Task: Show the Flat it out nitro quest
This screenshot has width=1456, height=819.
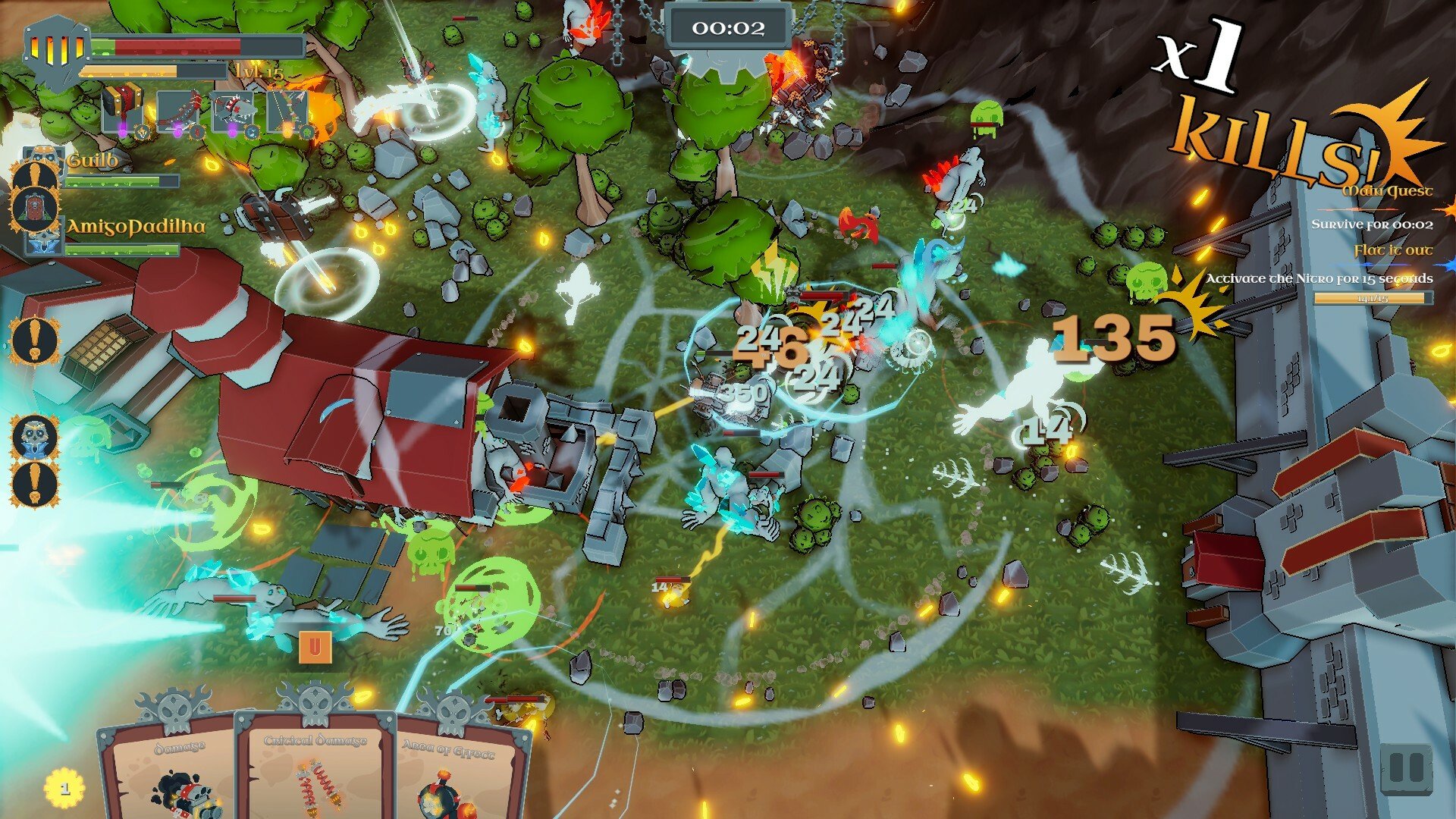Action: 1394,250
